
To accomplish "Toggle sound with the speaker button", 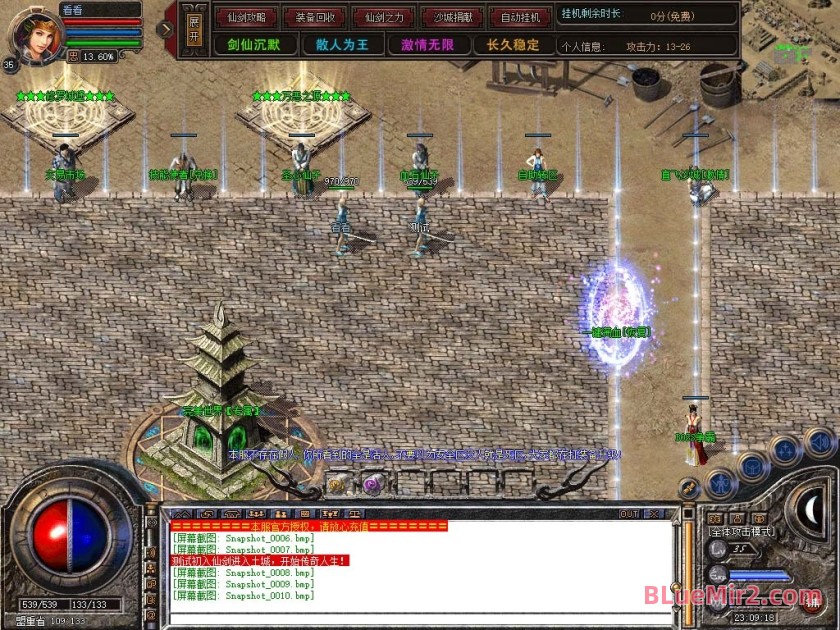I will pyautogui.click(x=820, y=440).
